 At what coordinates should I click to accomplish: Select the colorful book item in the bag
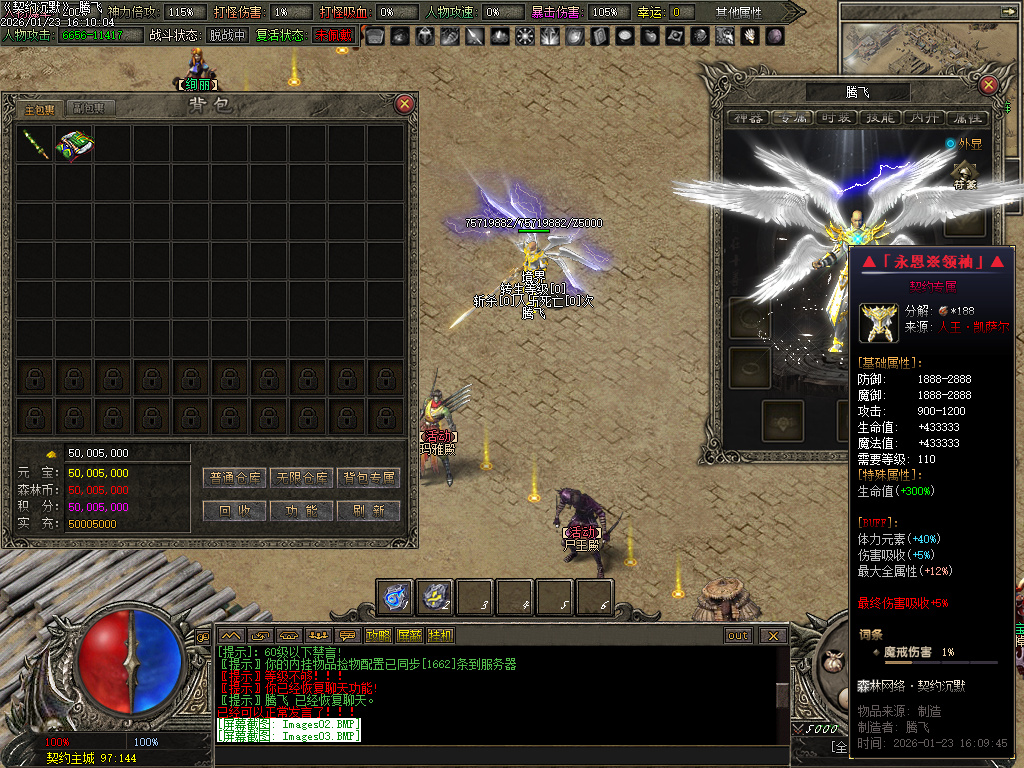coord(74,144)
